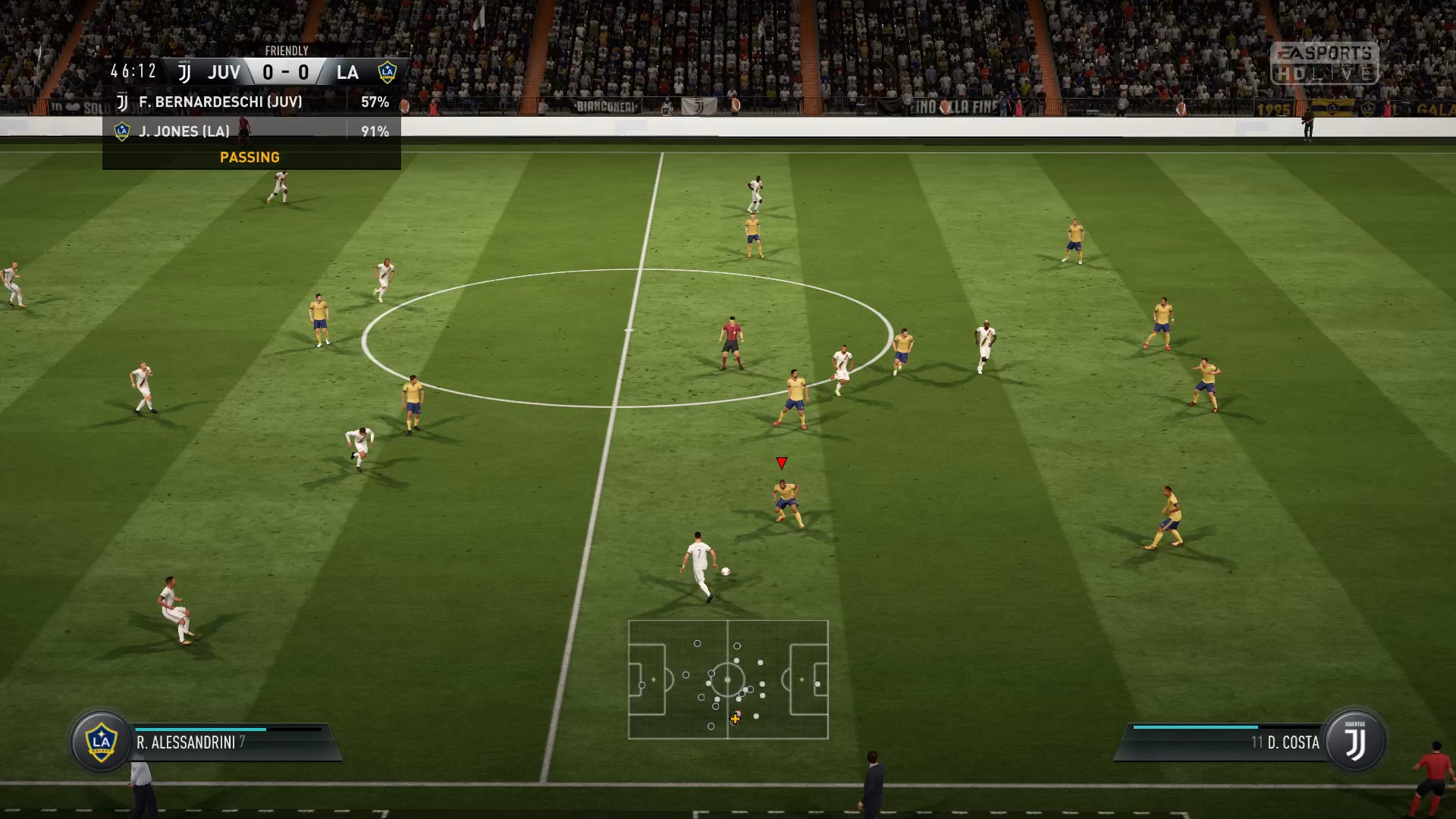Image resolution: width=1456 pixels, height=819 pixels.
Task: Toggle the F. Bernardeschi passing stat row
Action: click(250, 100)
